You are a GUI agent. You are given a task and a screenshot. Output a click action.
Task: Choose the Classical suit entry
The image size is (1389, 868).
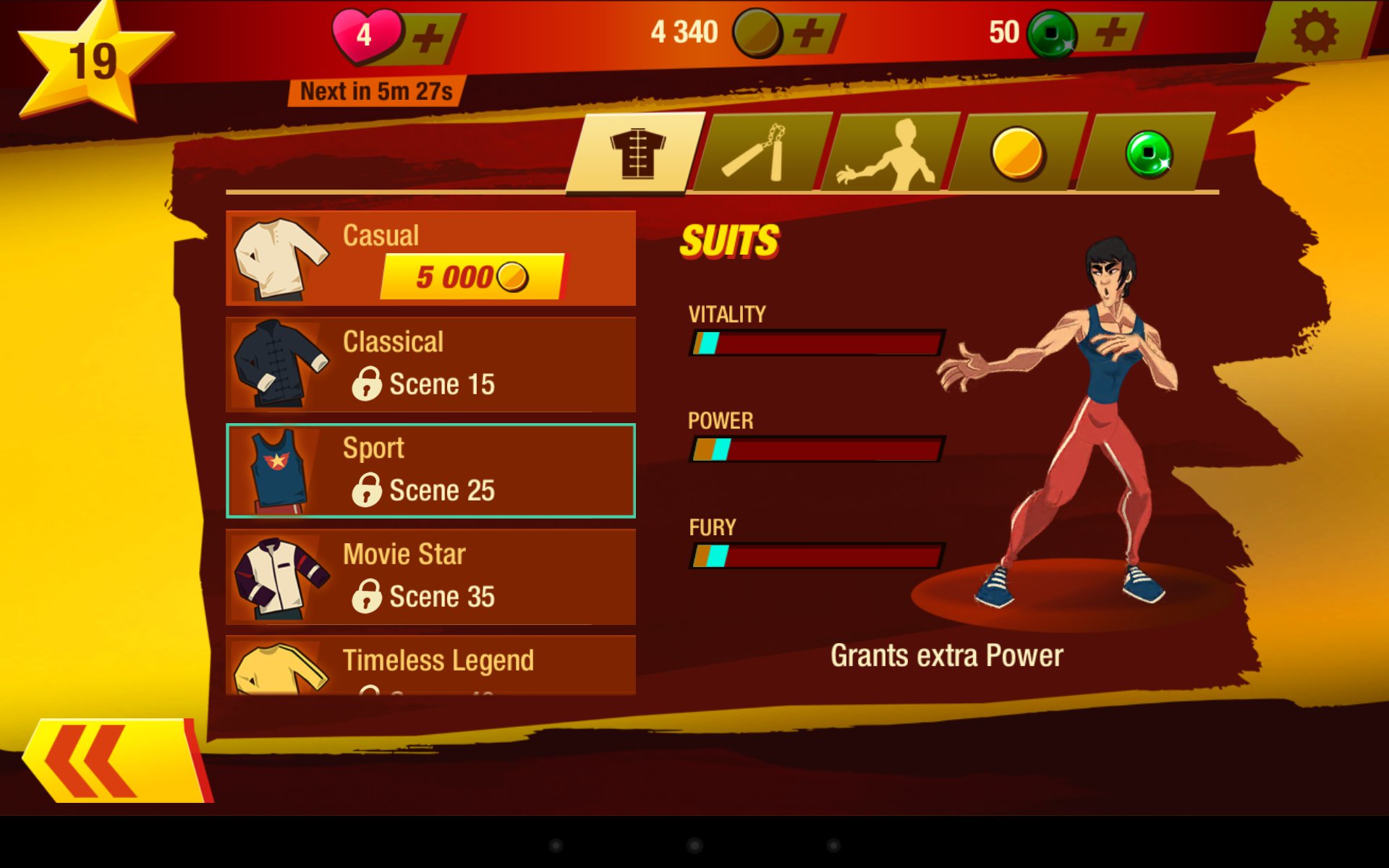click(x=430, y=365)
